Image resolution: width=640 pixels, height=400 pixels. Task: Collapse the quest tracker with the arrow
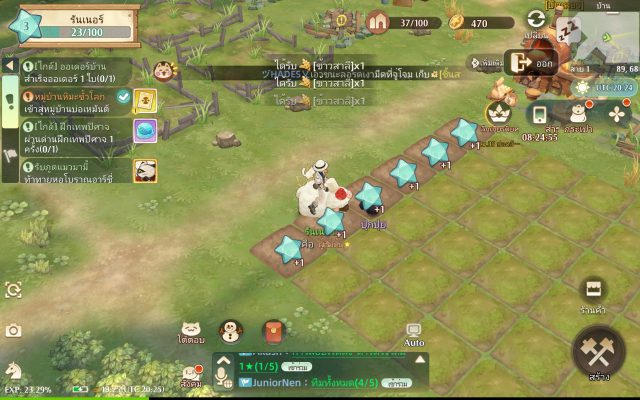coord(9,64)
